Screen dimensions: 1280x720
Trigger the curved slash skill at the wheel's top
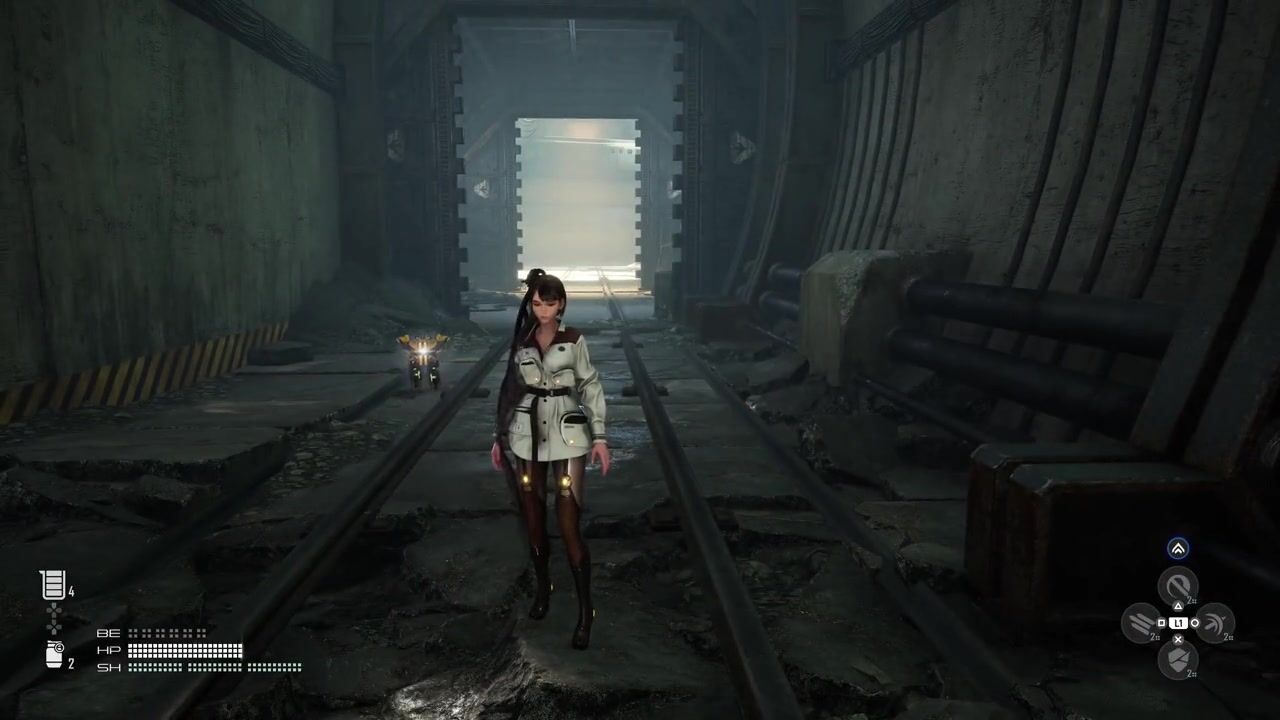(x=1177, y=585)
